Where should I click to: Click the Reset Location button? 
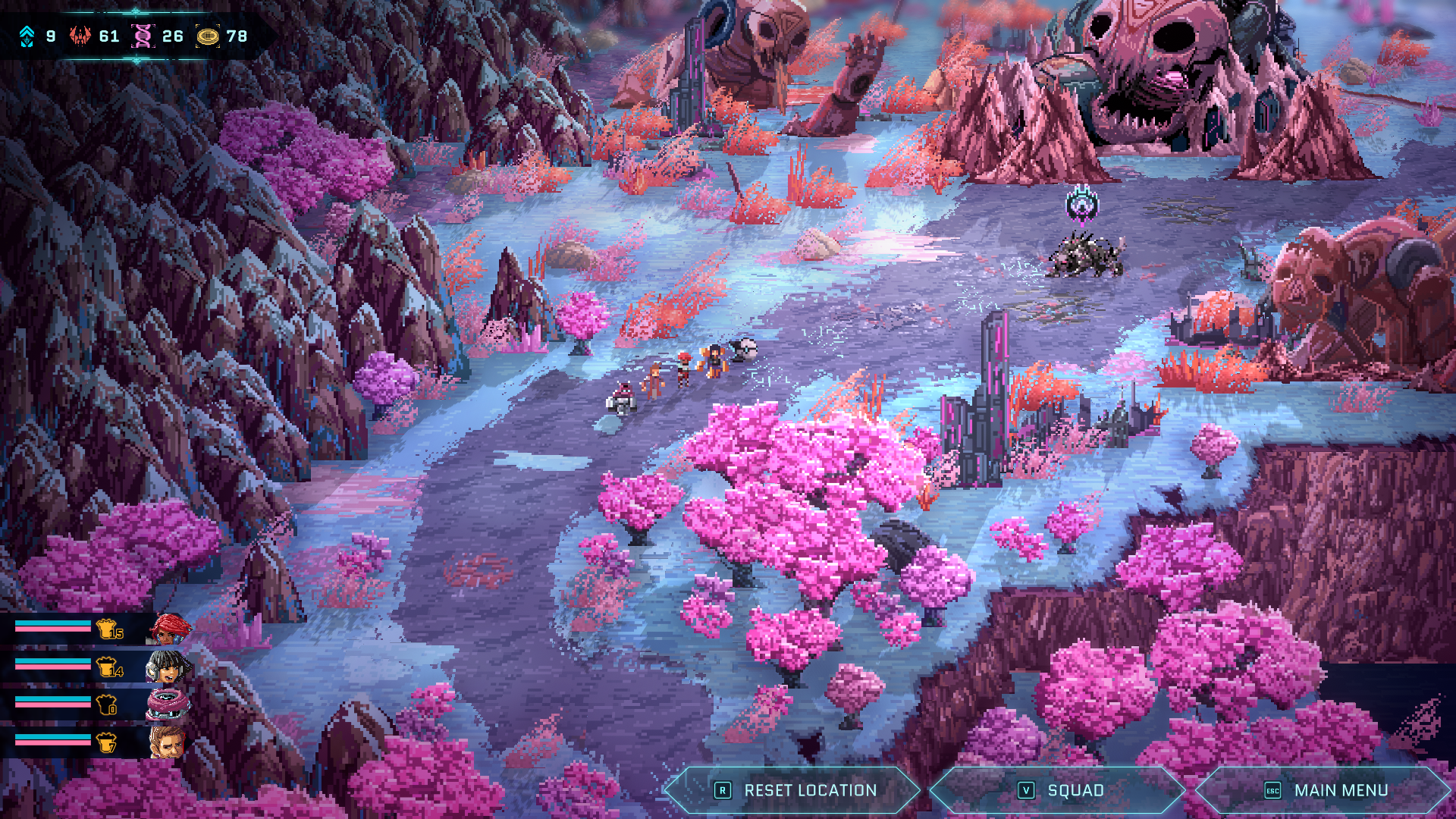click(794, 790)
